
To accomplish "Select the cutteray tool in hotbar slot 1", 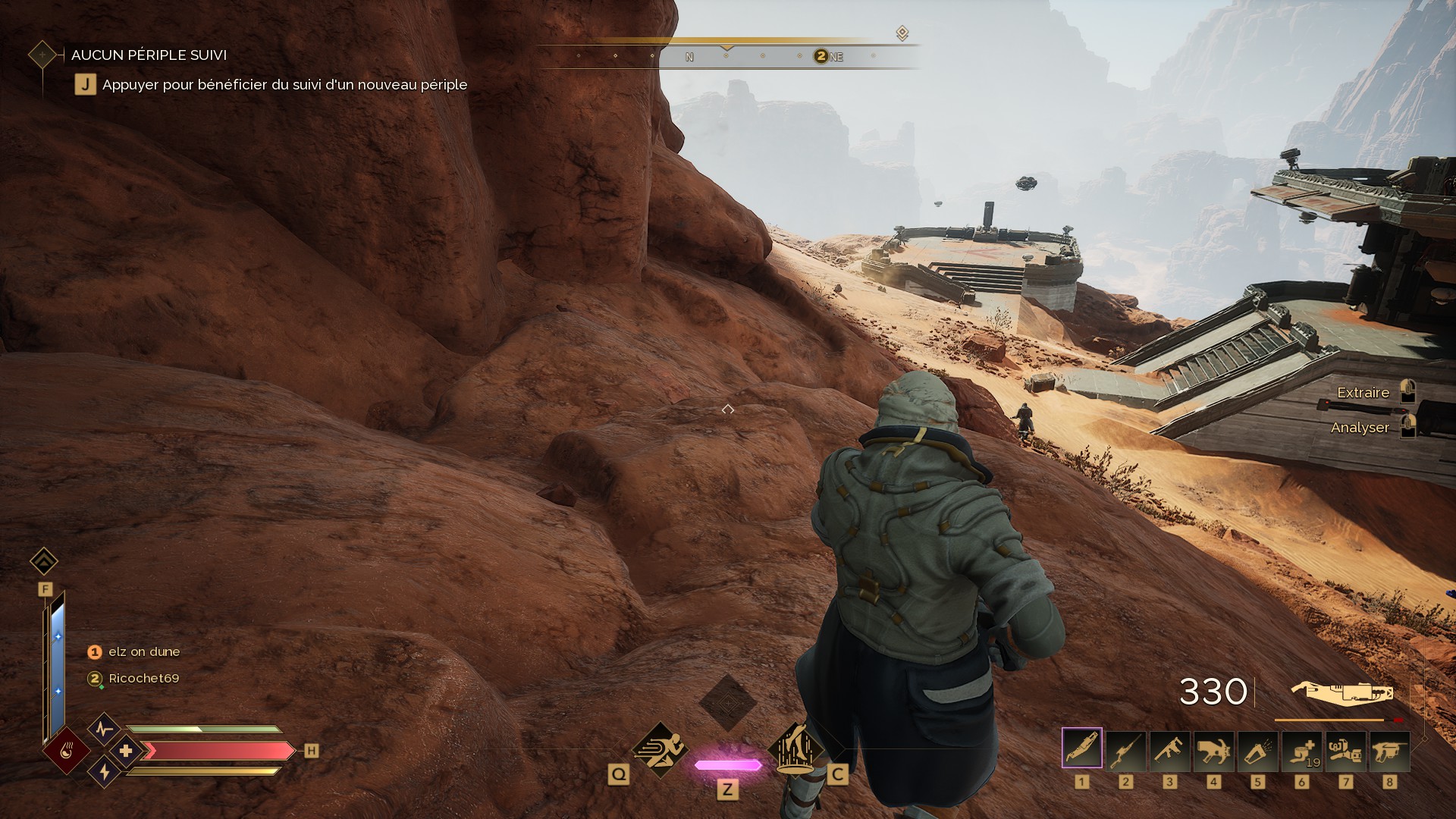I will coord(1081,748).
